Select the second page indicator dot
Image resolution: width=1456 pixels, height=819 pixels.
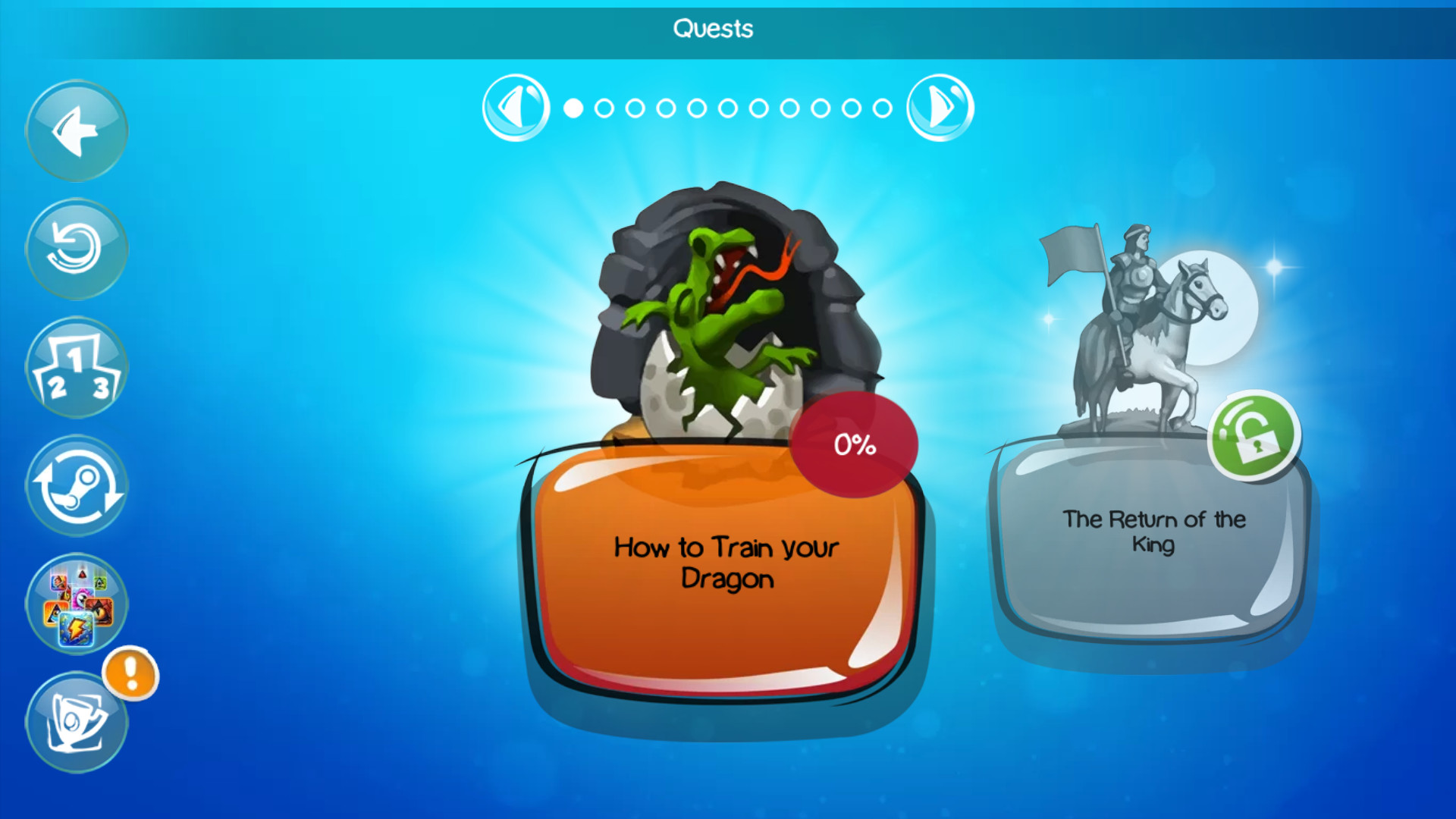click(604, 108)
